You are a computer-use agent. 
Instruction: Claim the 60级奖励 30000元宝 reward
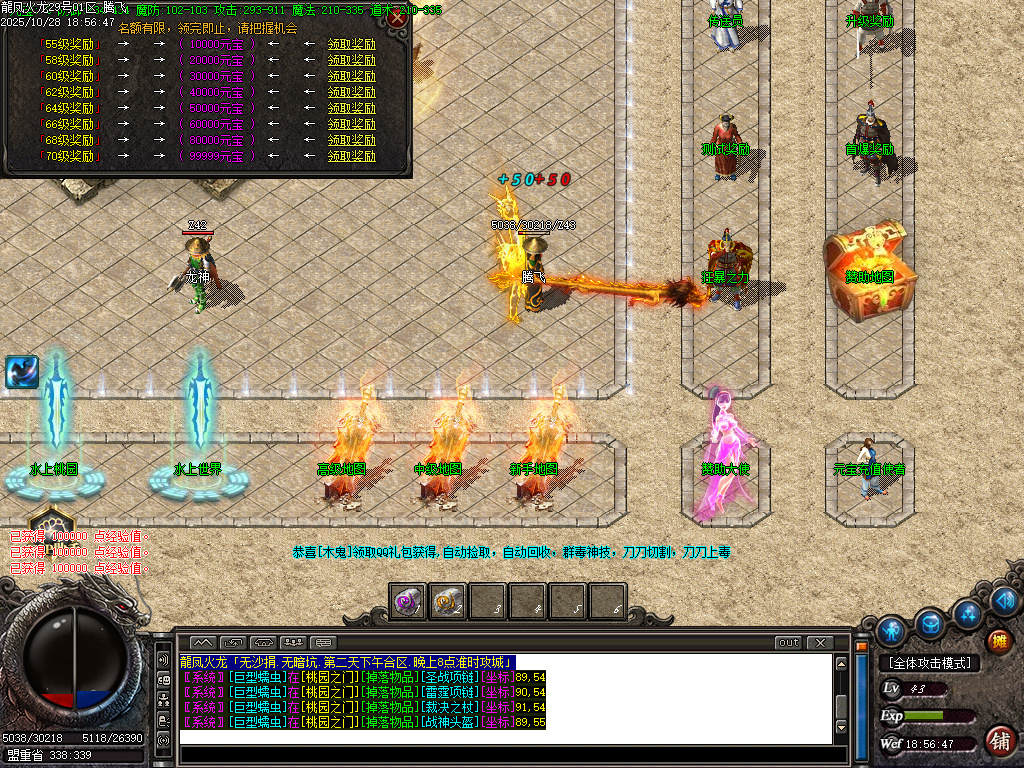[x=352, y=76]
